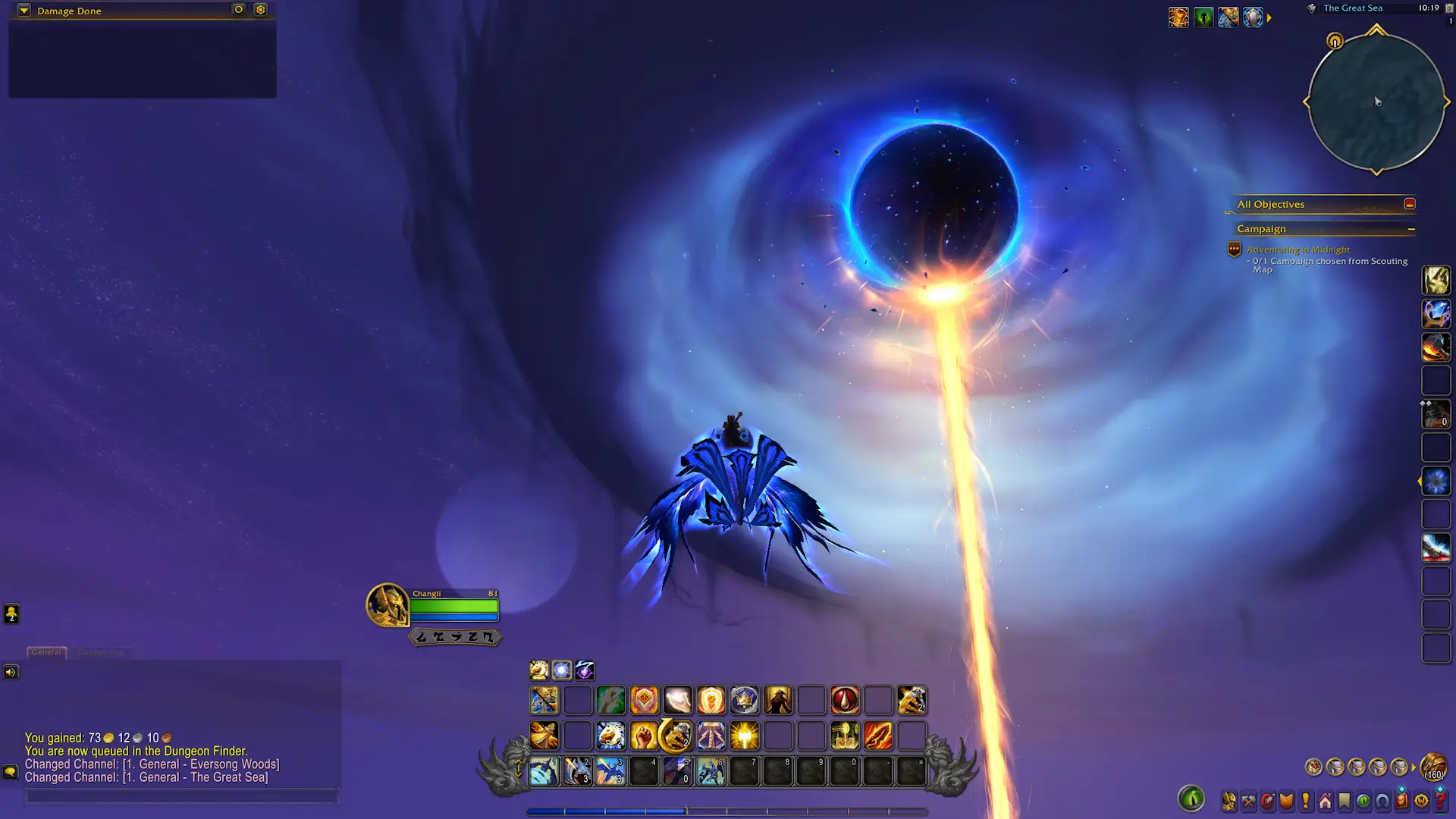Open the Adventure Guide skull book icon

click(1401, 802)
